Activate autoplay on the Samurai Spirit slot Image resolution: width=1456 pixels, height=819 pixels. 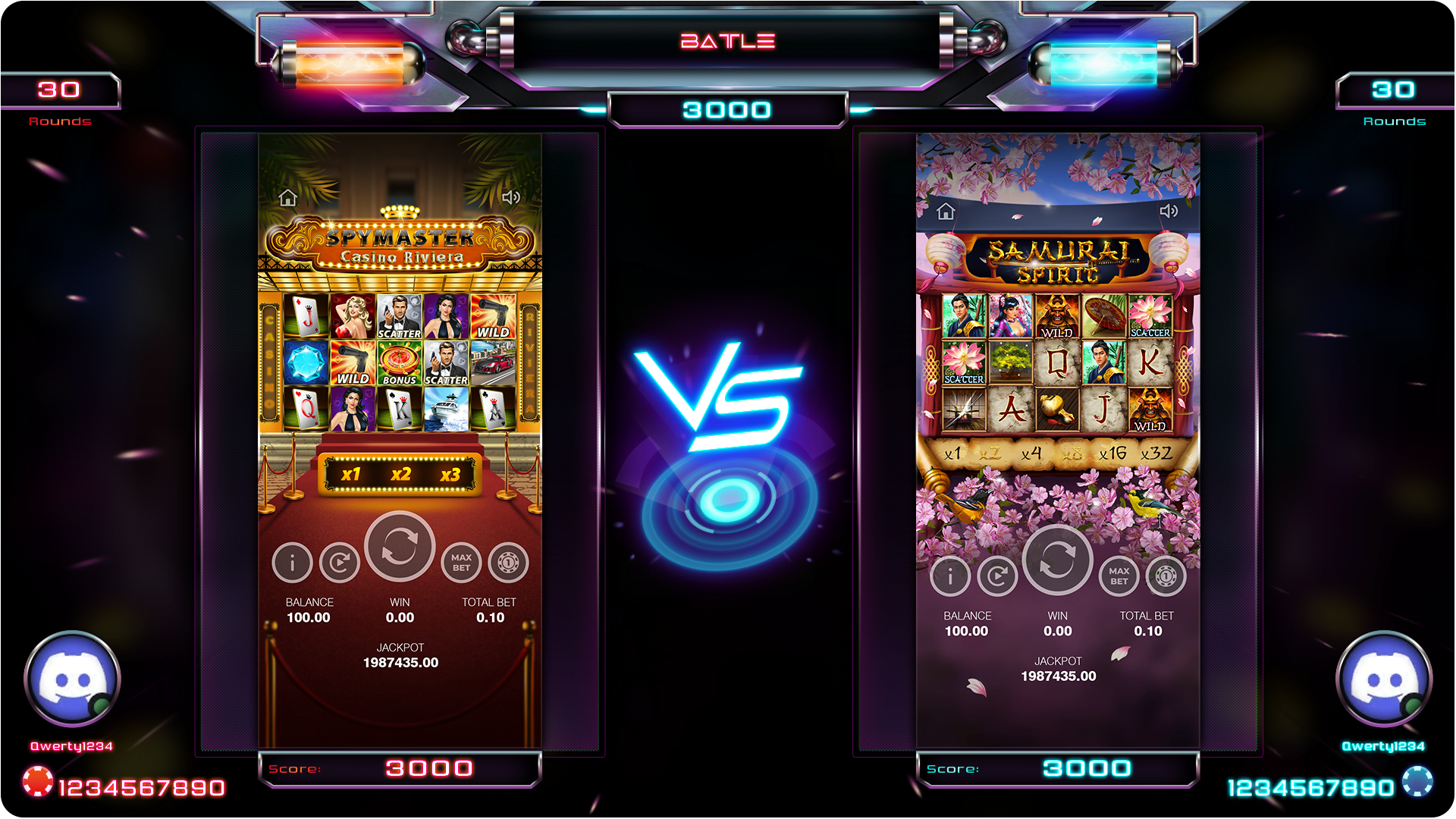tap(998, 576)
